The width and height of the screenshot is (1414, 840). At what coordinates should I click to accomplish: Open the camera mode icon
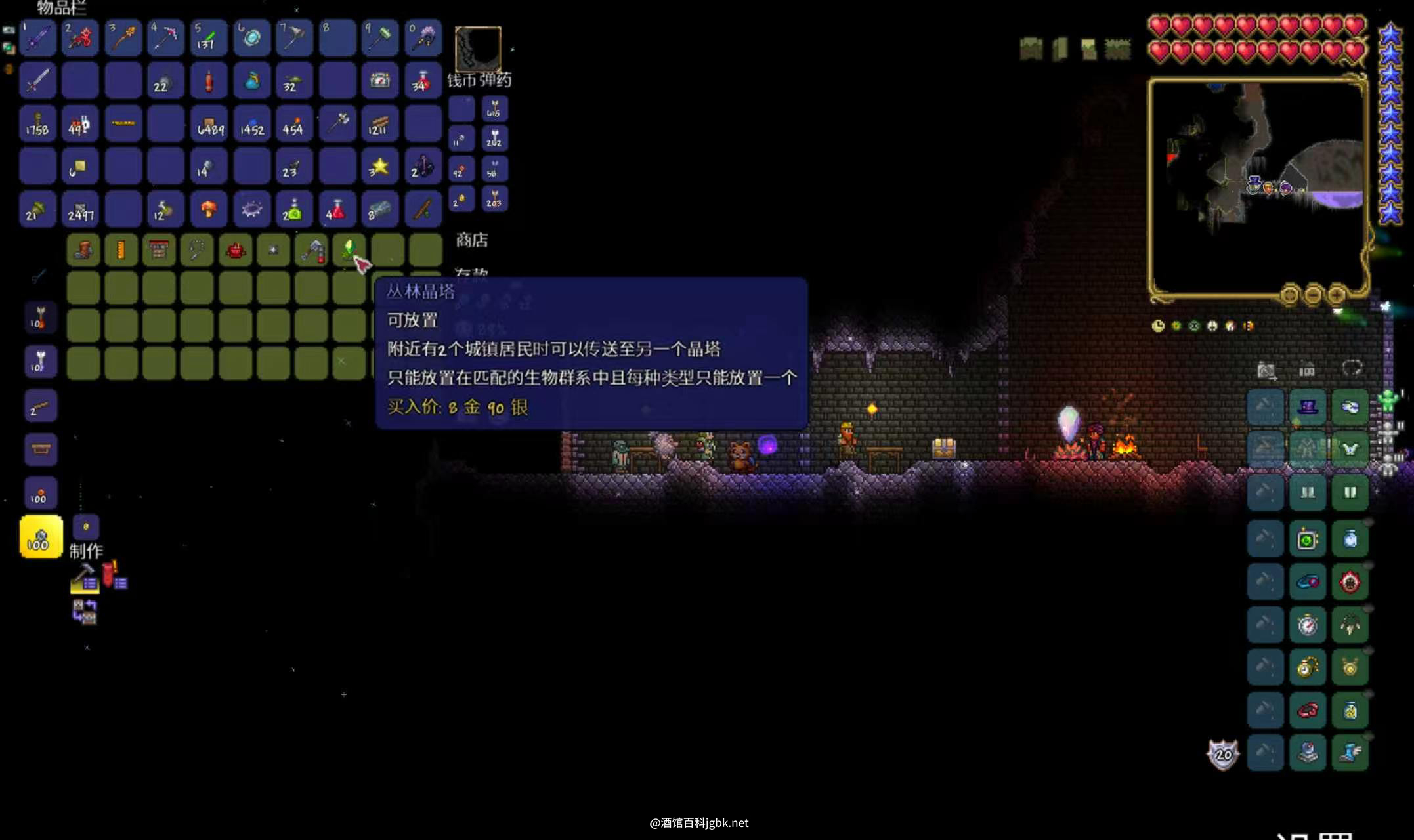(1266, 370)
